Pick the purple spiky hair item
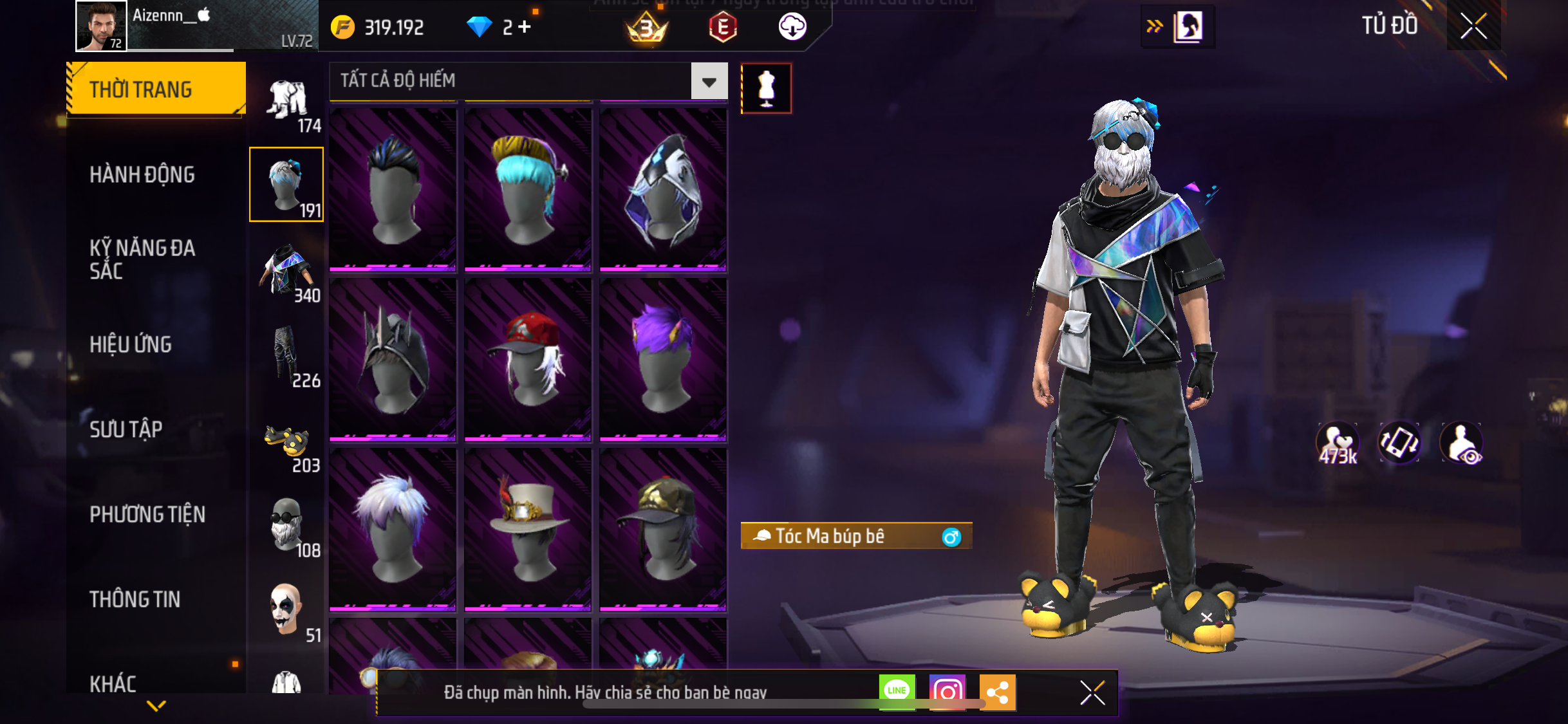1568x724 pixels. point(663,359)
